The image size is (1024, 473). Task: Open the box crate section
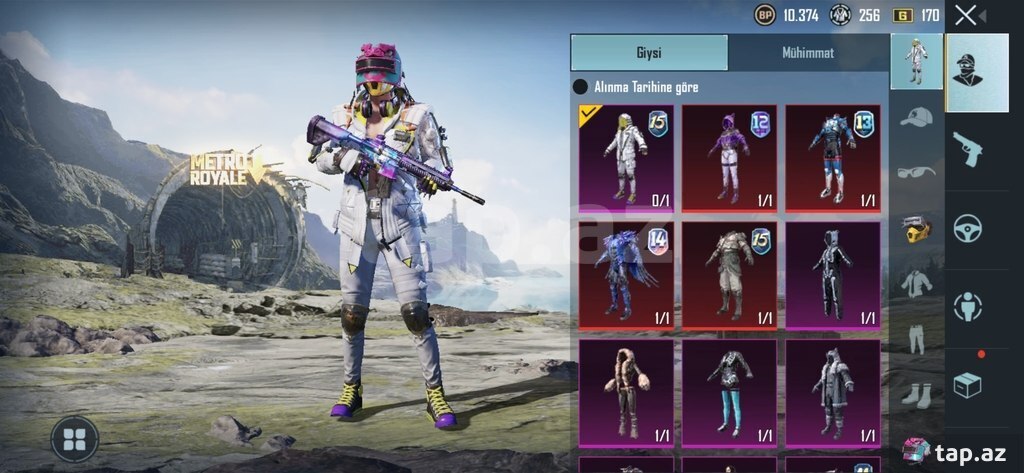967,385
